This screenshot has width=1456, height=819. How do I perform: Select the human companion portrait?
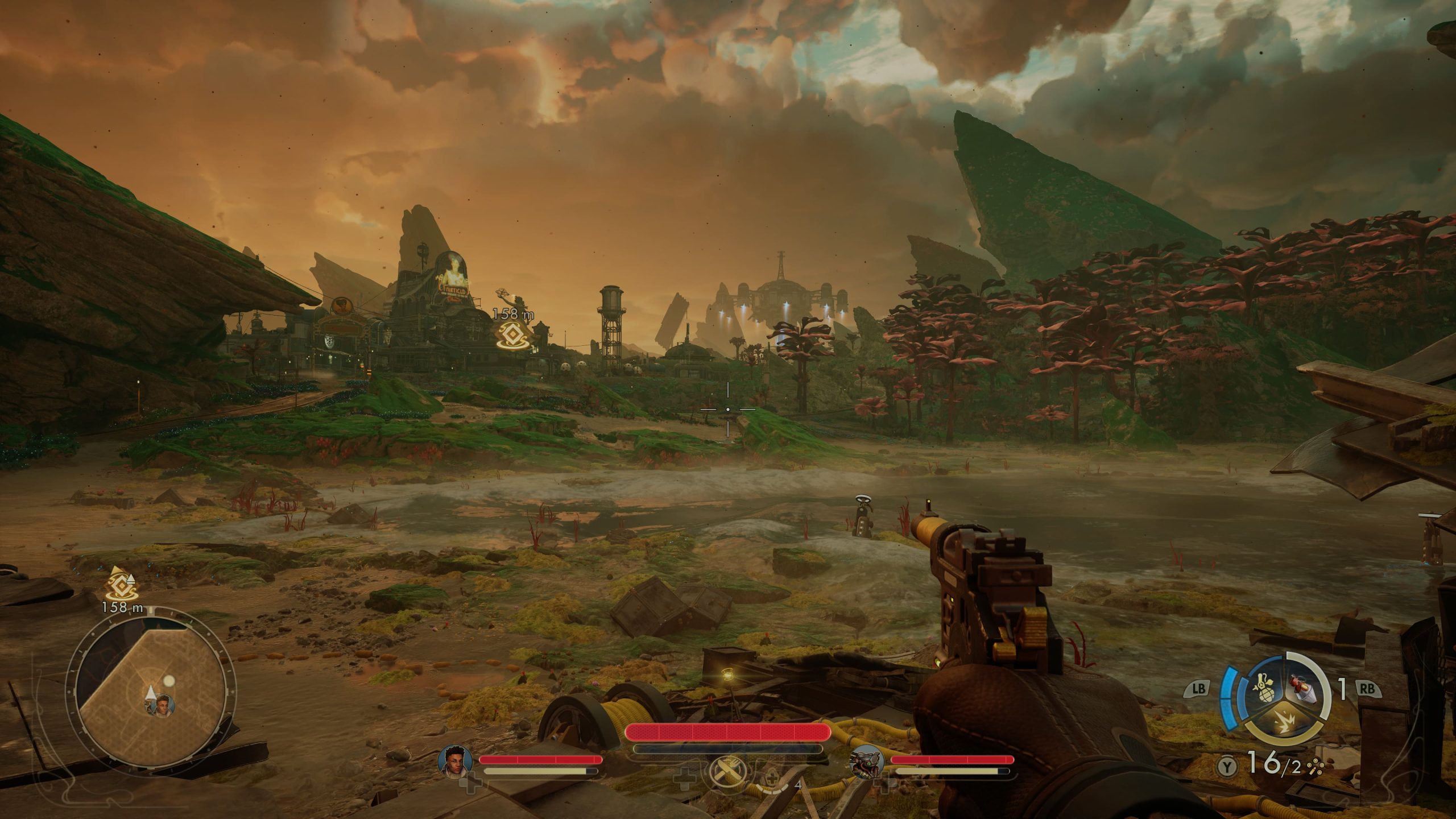pos(456,760)
